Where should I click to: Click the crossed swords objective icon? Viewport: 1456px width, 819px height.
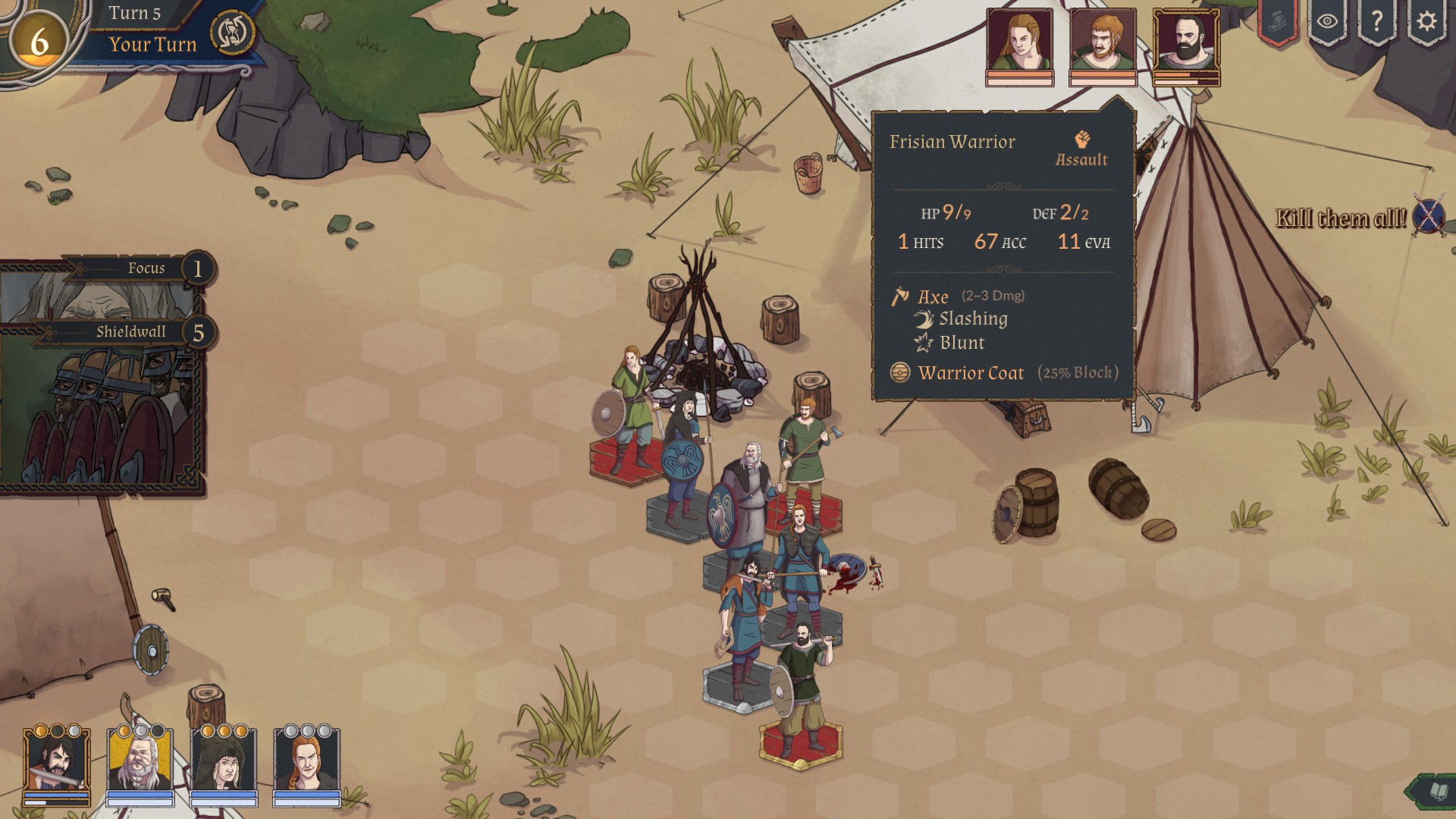1429,217
